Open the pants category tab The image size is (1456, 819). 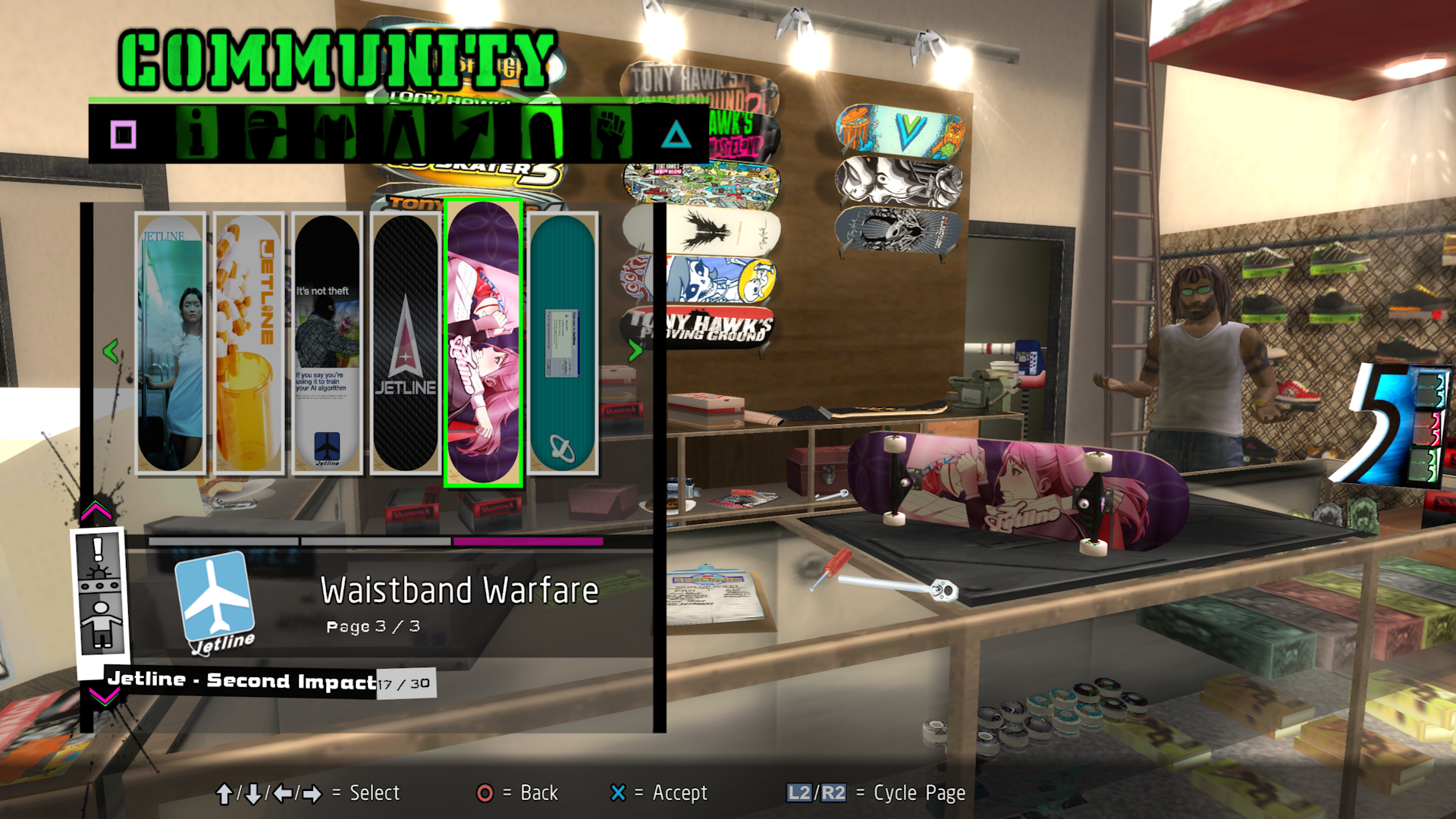pos(404,133)
